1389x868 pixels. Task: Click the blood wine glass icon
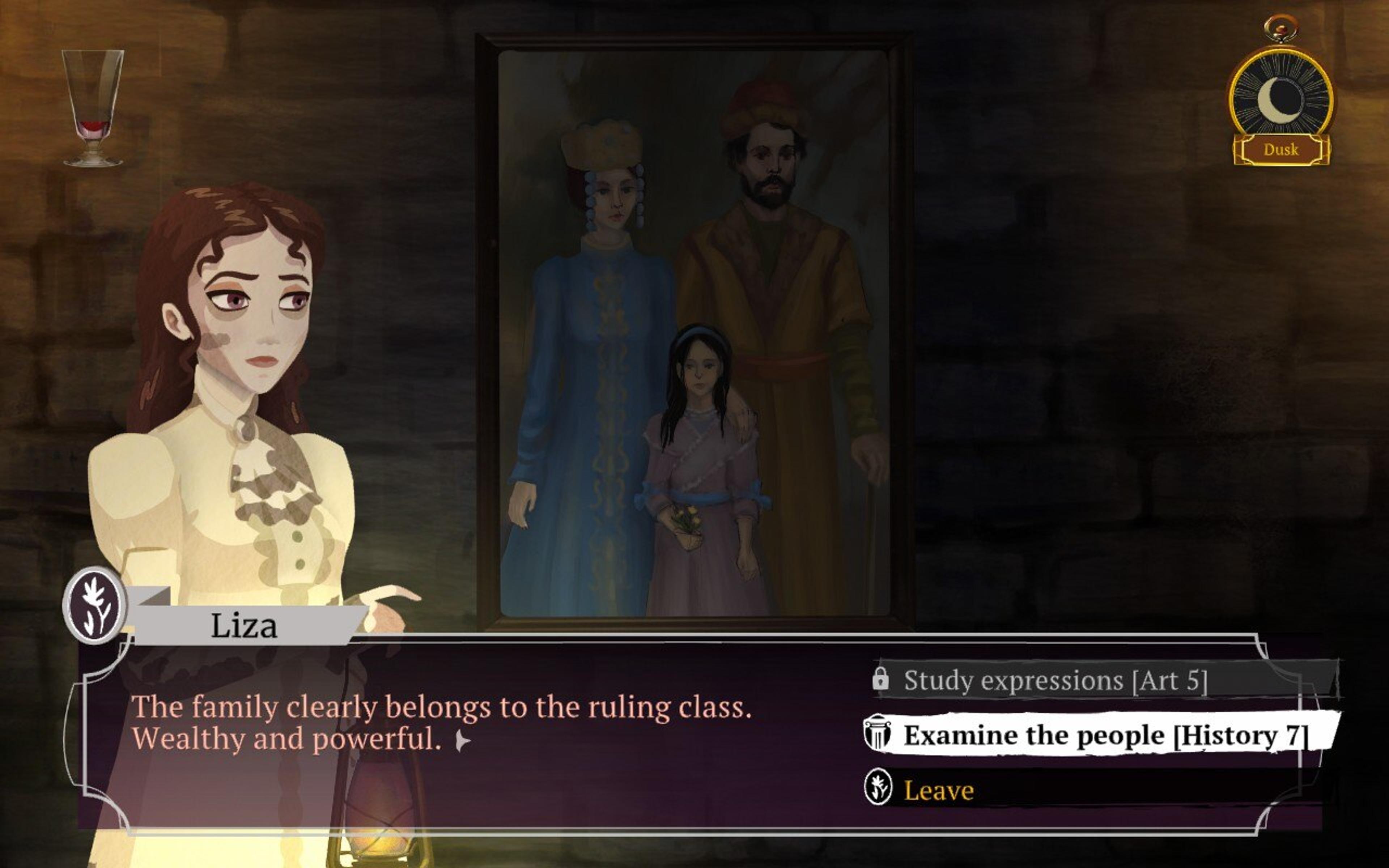point(92,108)
